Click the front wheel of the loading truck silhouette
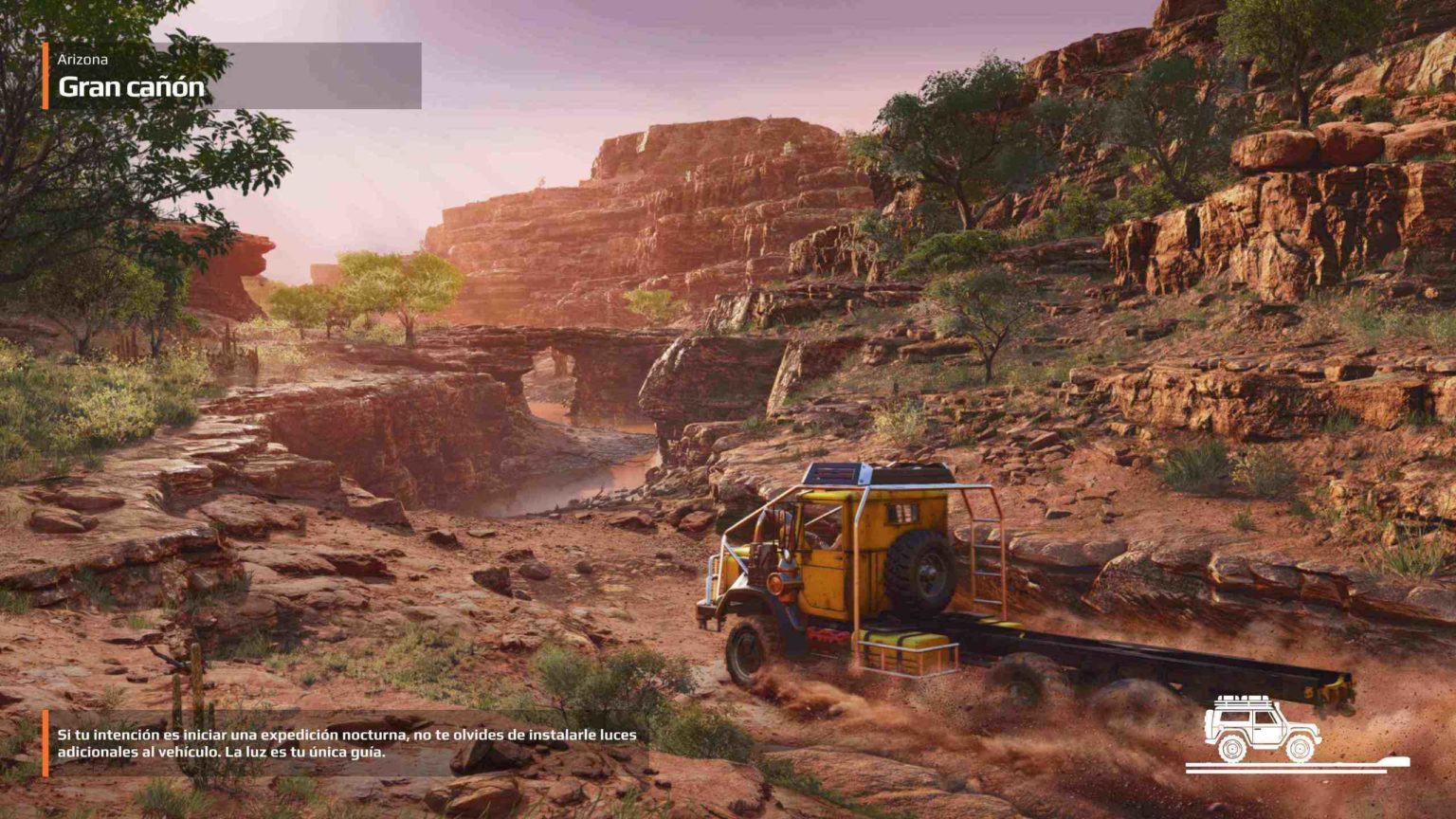The height and width of the screenshot is (819, 1456). 1300,749
